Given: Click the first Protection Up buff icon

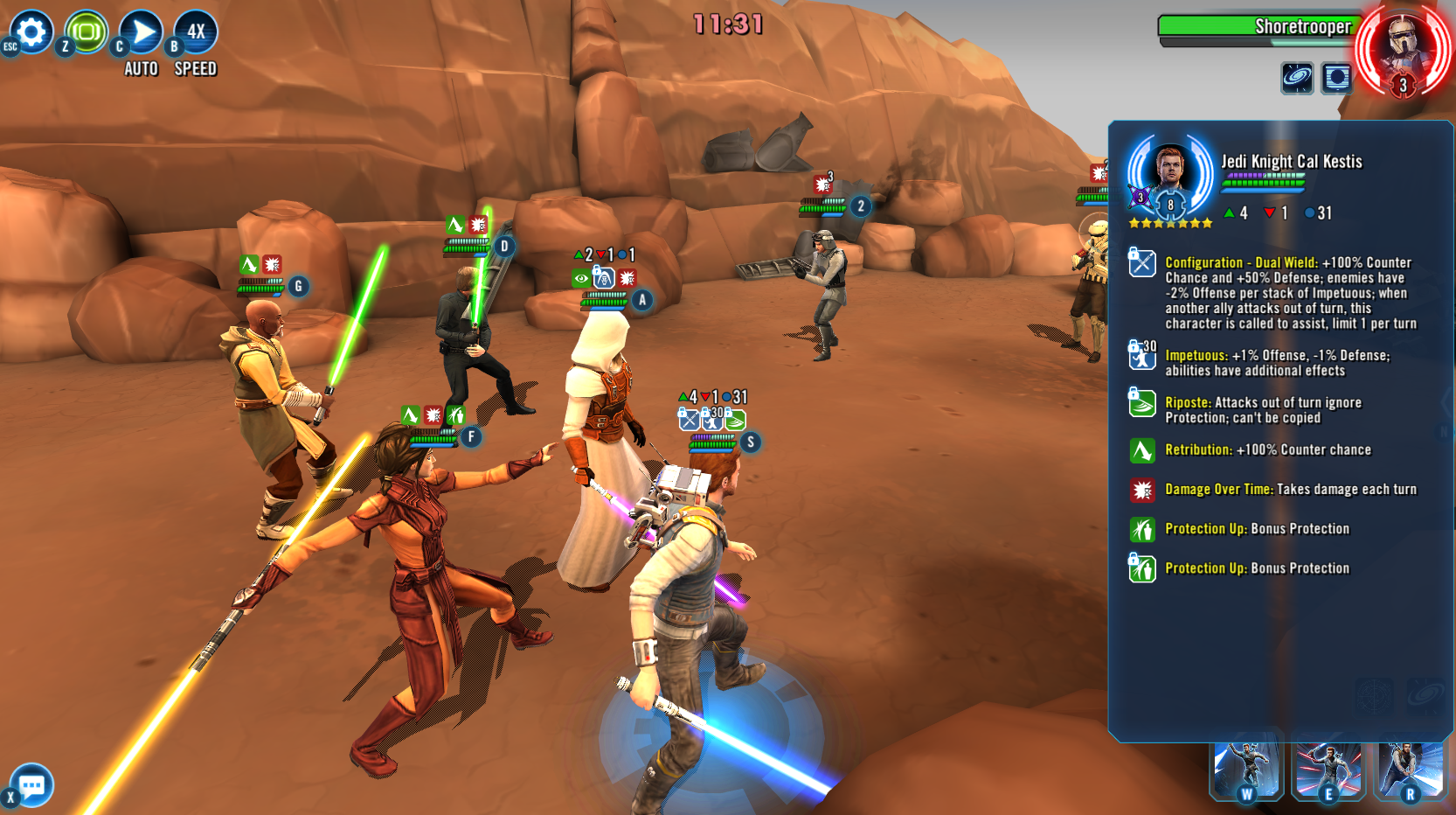Looking at the screenshot, I should [1141, 528].
